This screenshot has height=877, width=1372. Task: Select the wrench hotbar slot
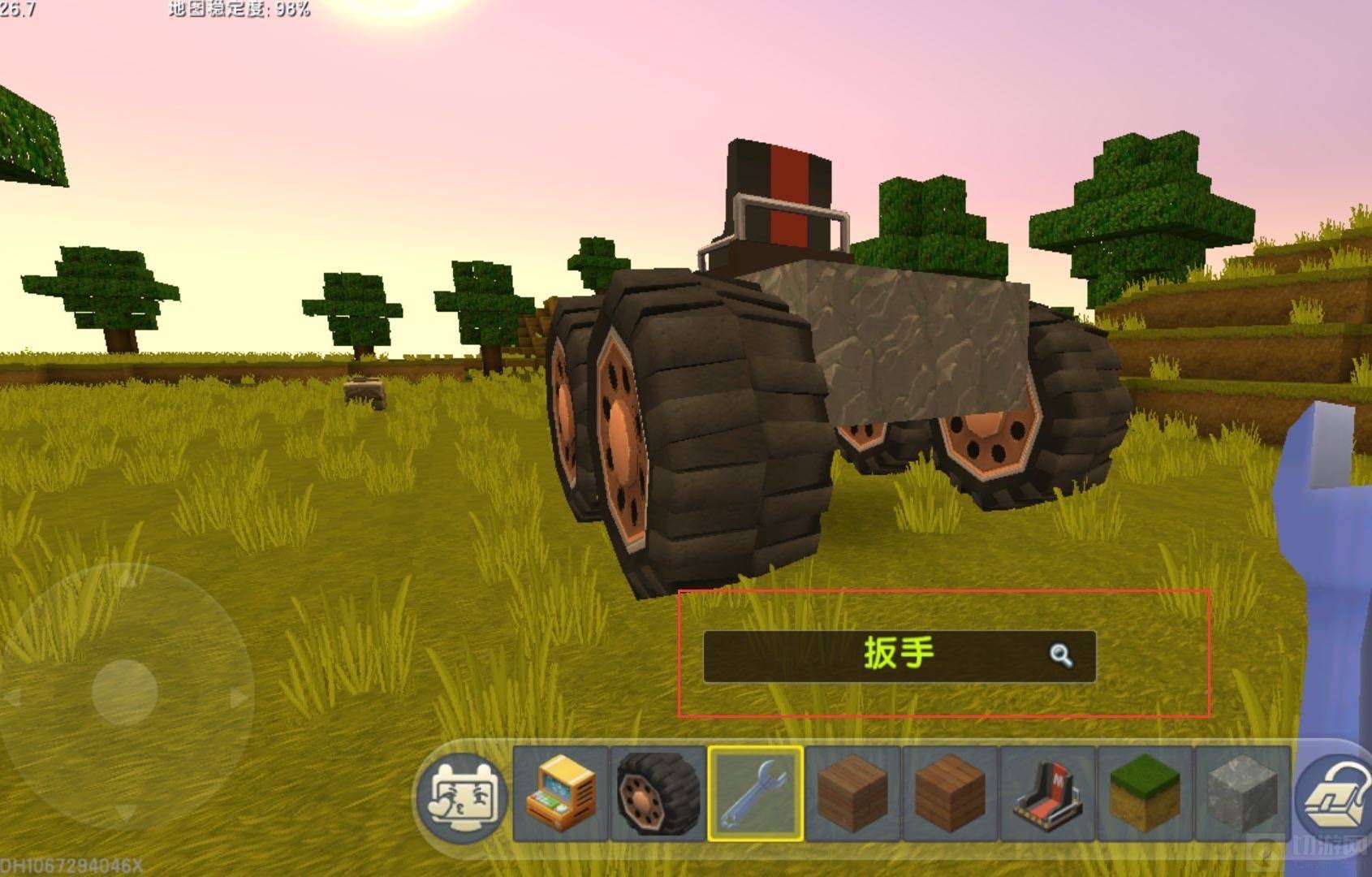click(755, 793)
